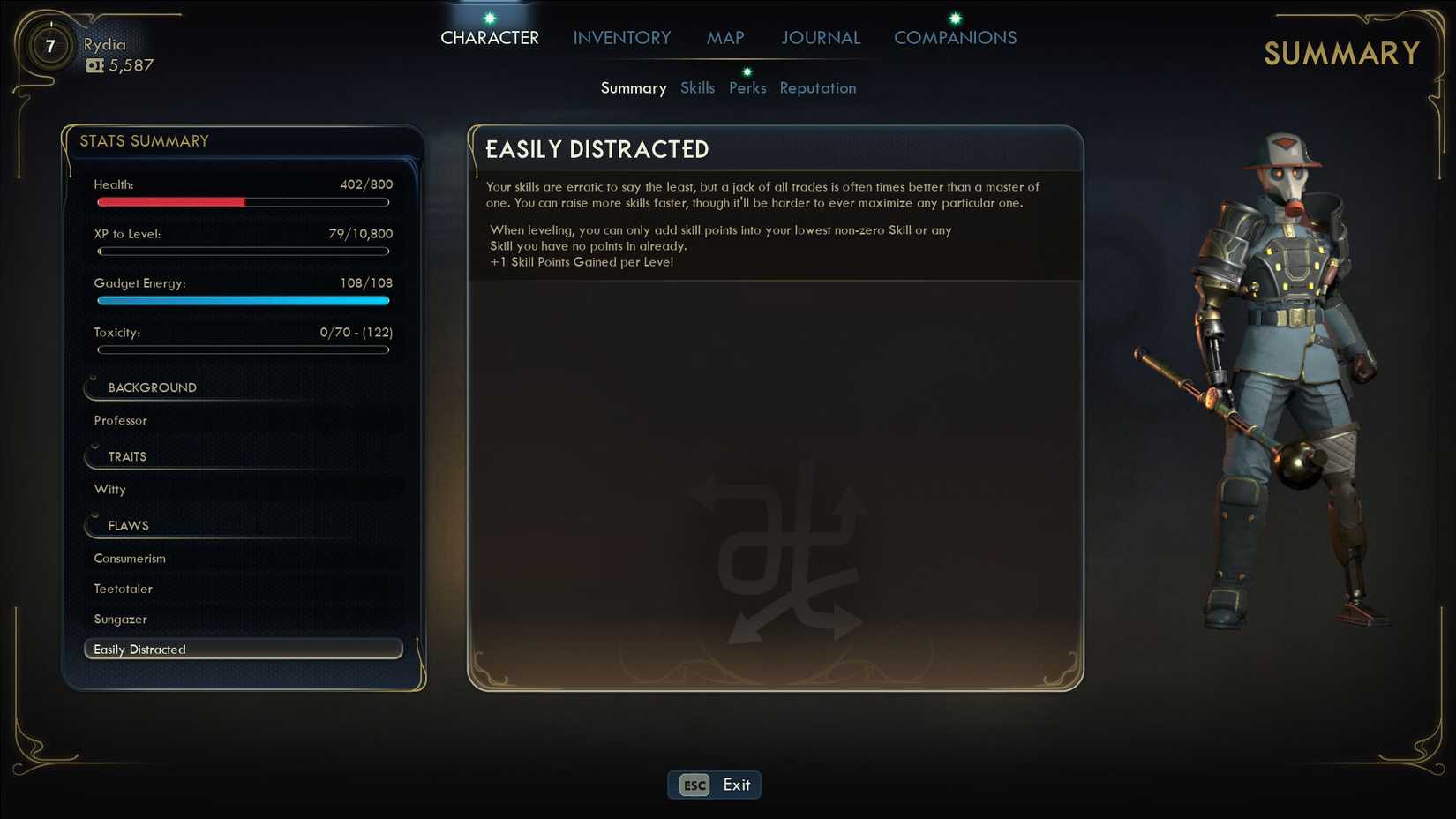Click the red Health progress bar
Image resolution: width=1456 pixels, height=819 pixels.
170,202
